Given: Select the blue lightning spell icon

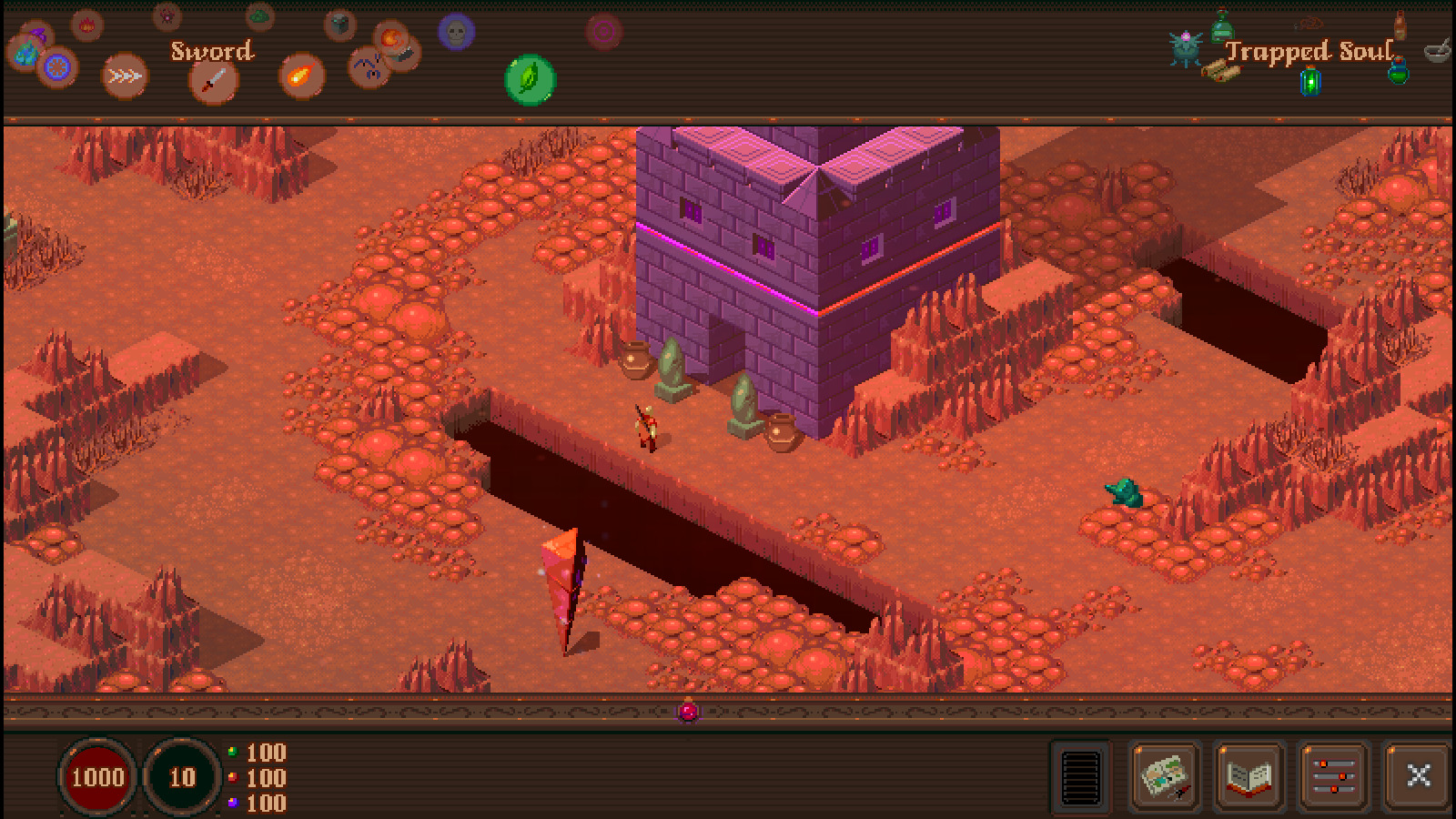Looking at the screenshot, I should pyautogui.click(x=369, y=66).
